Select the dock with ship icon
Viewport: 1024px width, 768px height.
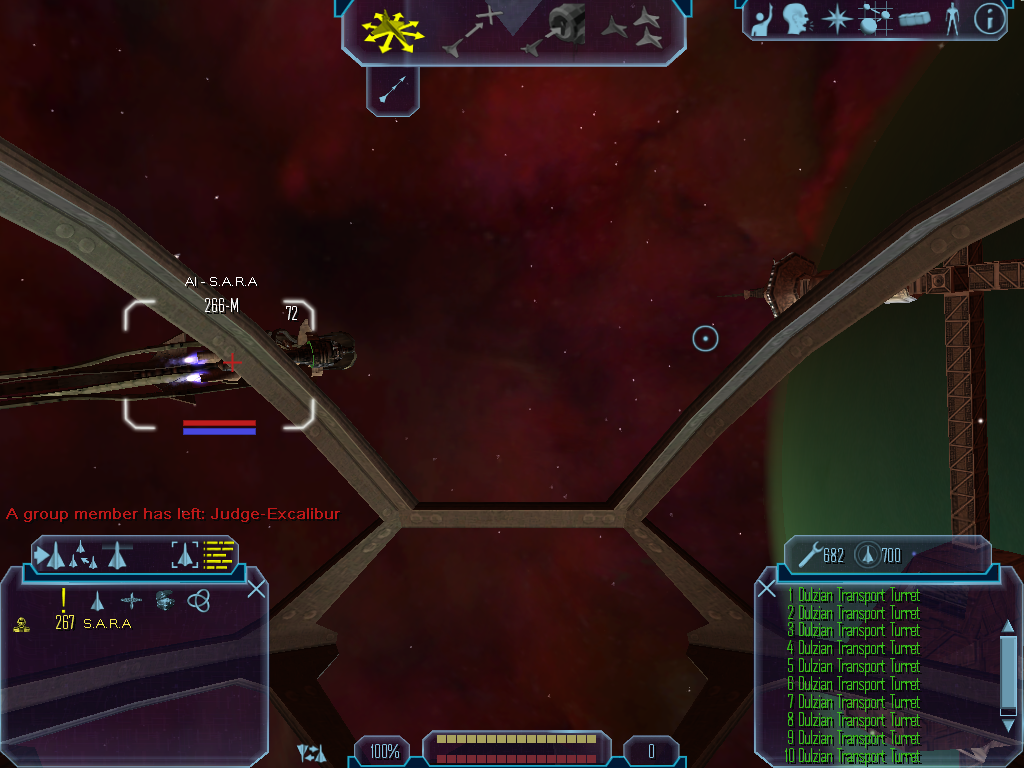[x=553, y=30]
